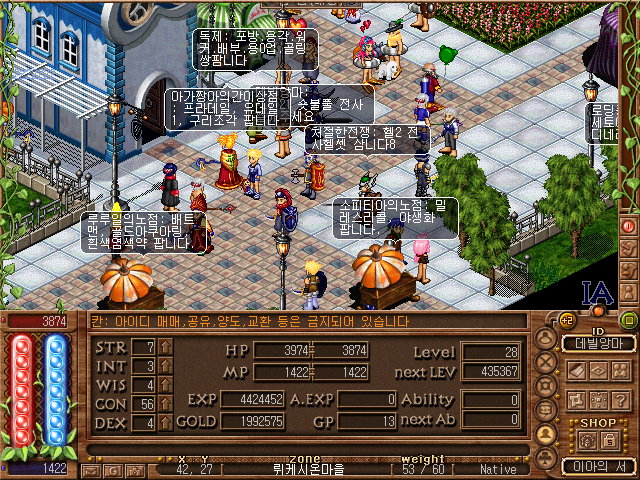Select the crossed swords round button
This screenshot has height=480, width=640.
tap(546, 363)
